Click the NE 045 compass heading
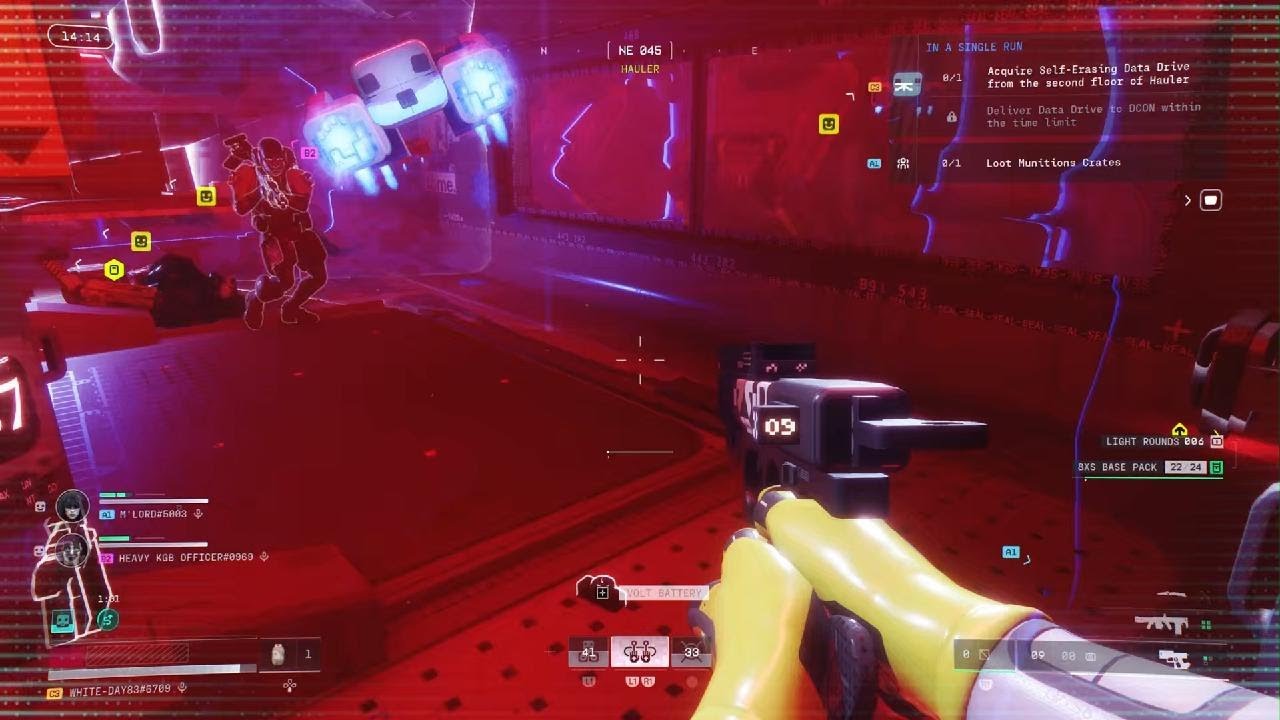1280x720 pixels. tap(640, 50)
